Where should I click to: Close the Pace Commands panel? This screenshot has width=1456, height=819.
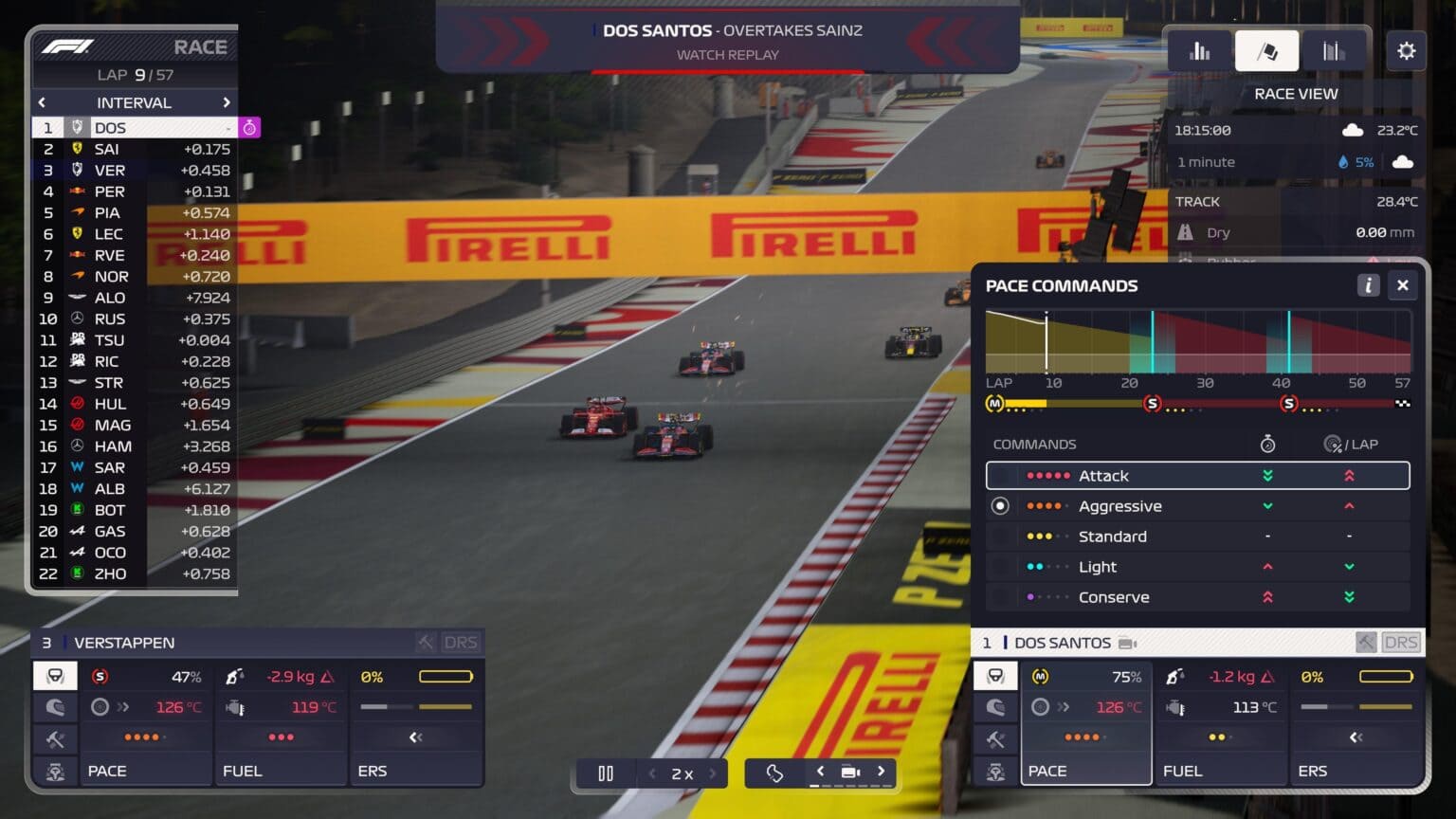tap(1402, 285)
